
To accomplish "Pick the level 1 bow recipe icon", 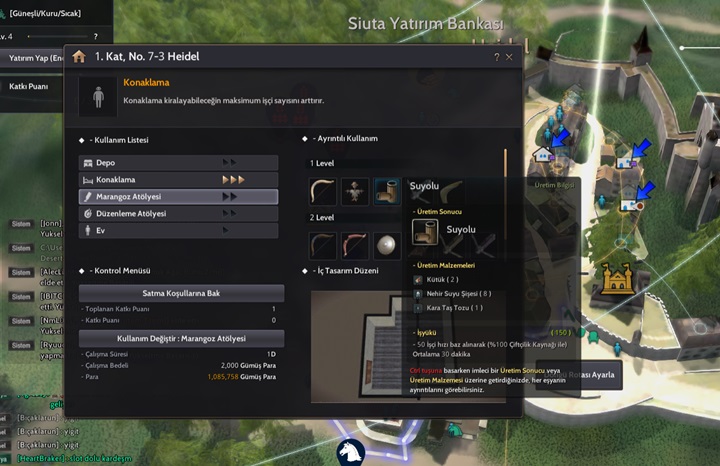I will (322, 191).
